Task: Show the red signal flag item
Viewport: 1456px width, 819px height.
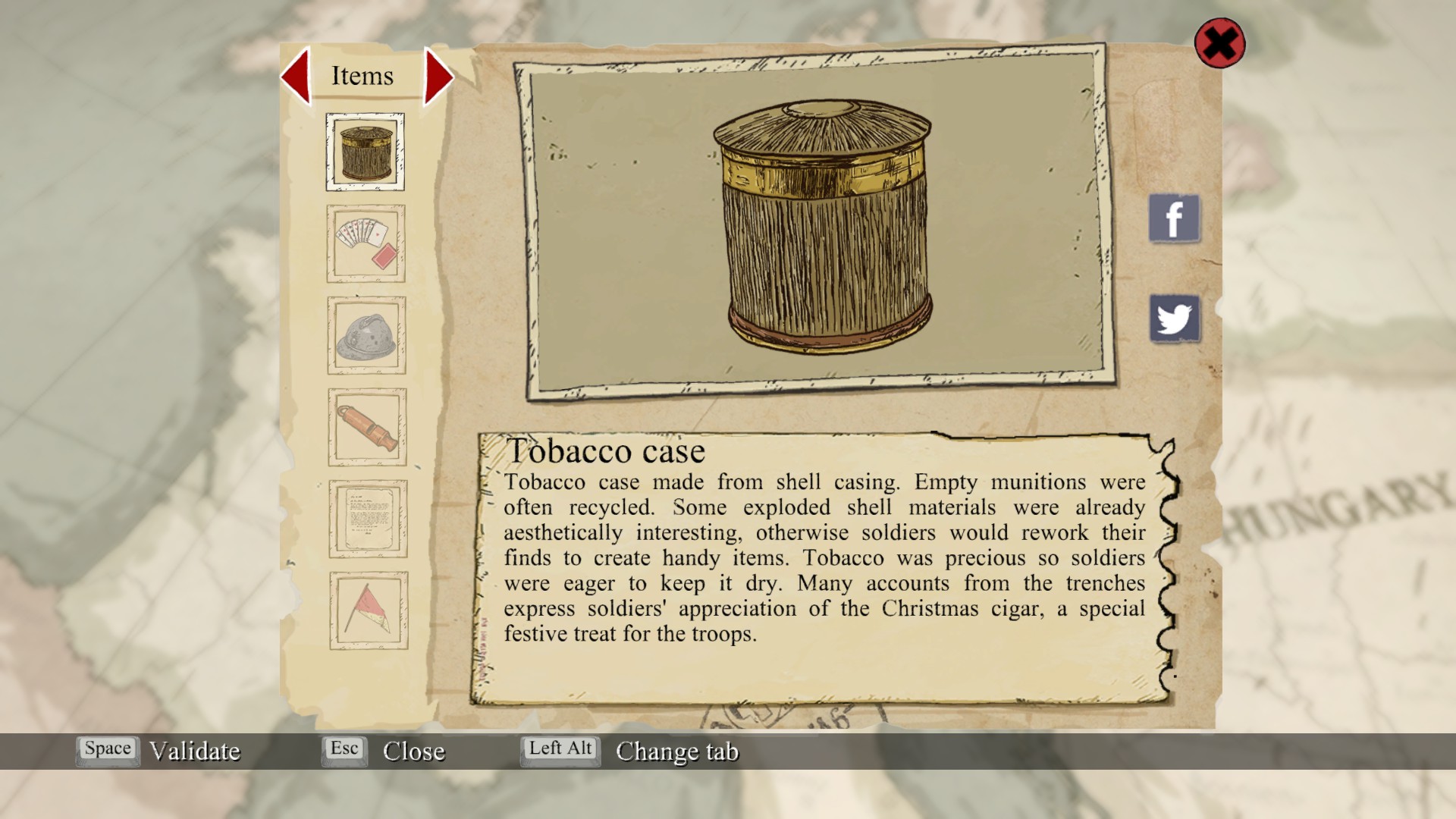Action: click(x=369, y=610)
